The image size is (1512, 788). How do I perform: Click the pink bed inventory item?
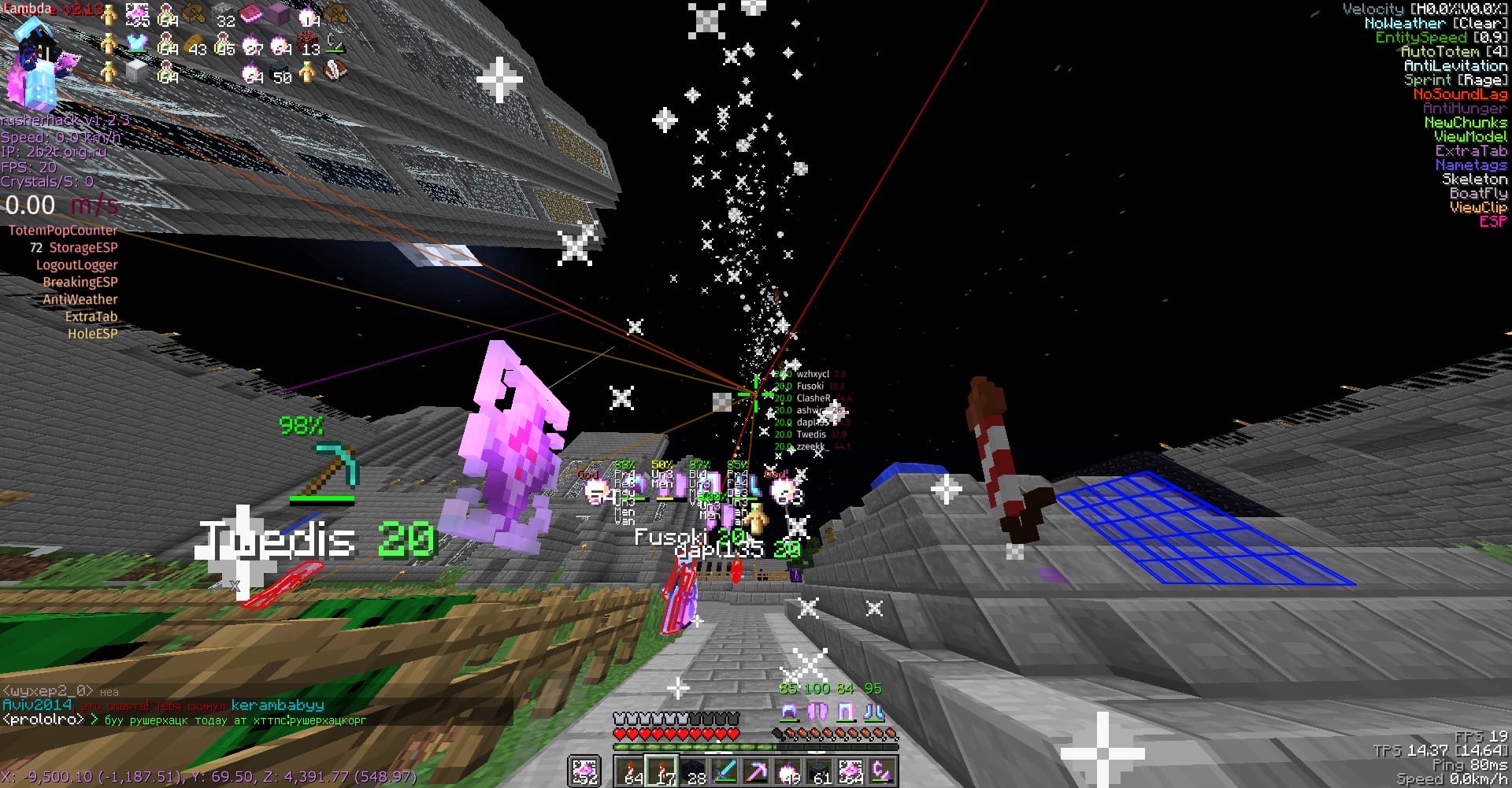pyautogui.click(x=251, y=13)
